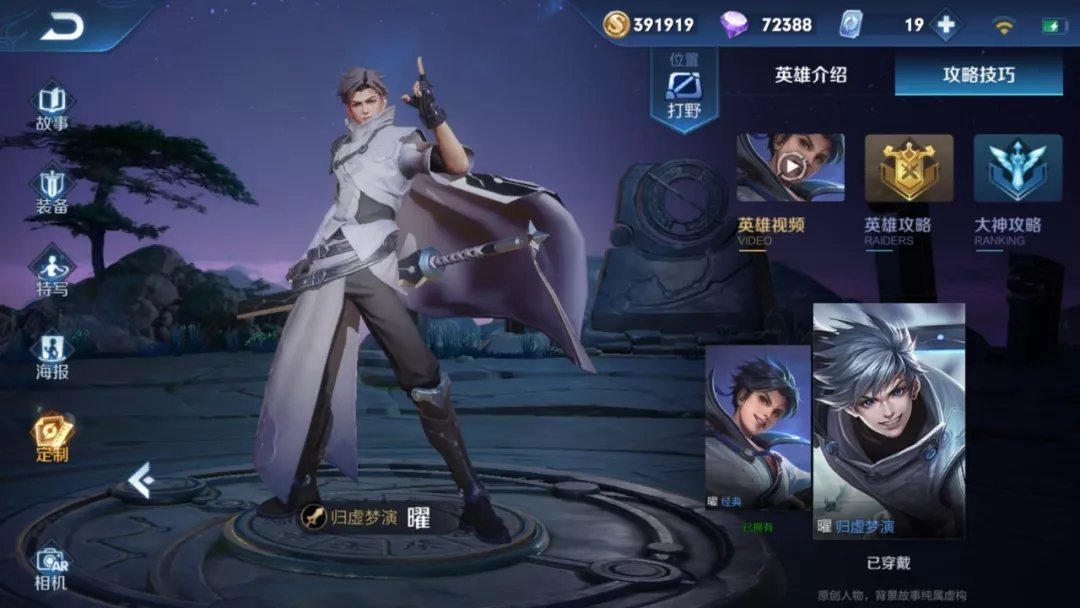Open the 特写 close-up view
This screenshot has height=608, width=1080.
(x=52, y=273)
